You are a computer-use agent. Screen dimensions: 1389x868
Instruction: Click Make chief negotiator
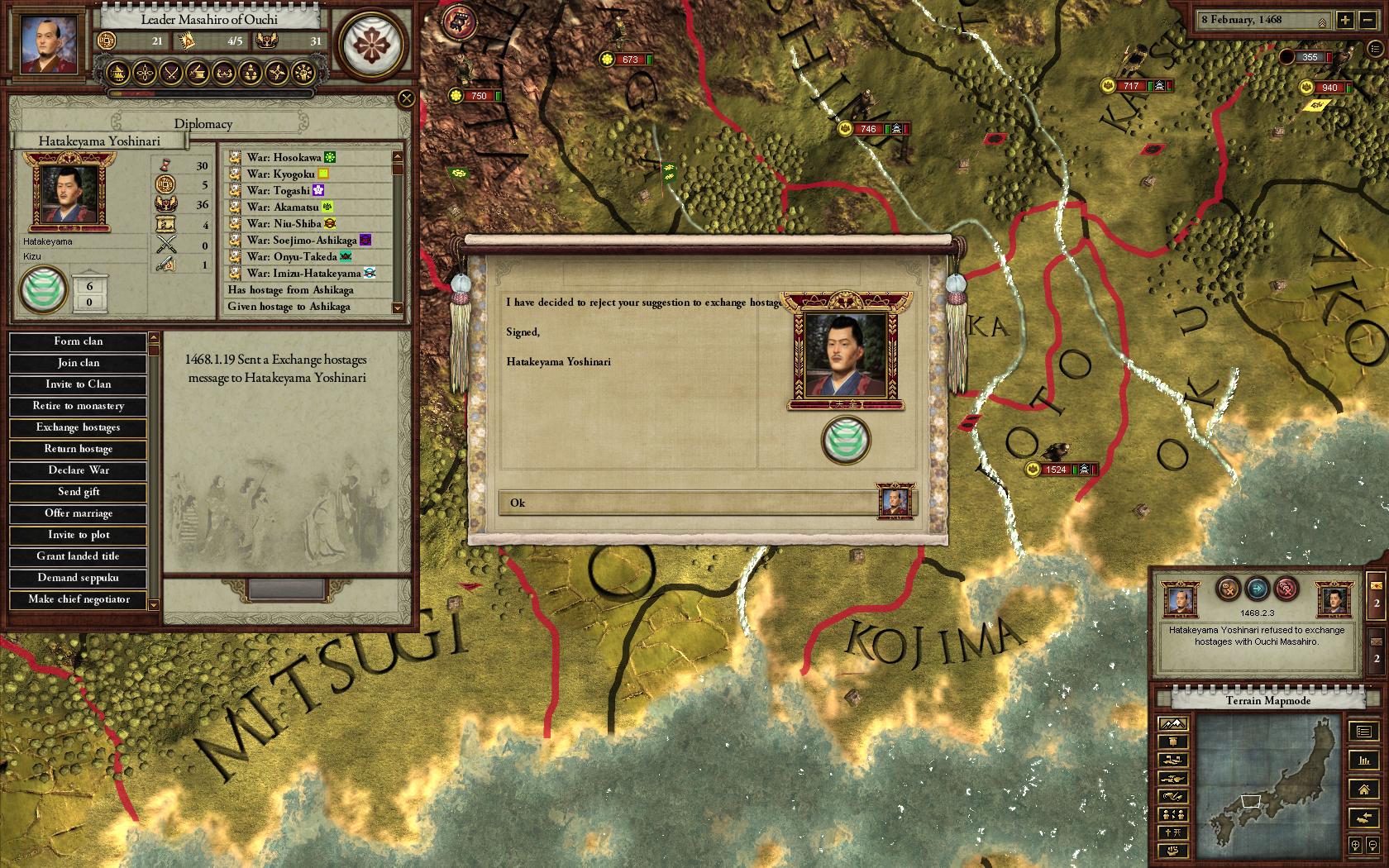coord(79,599)
